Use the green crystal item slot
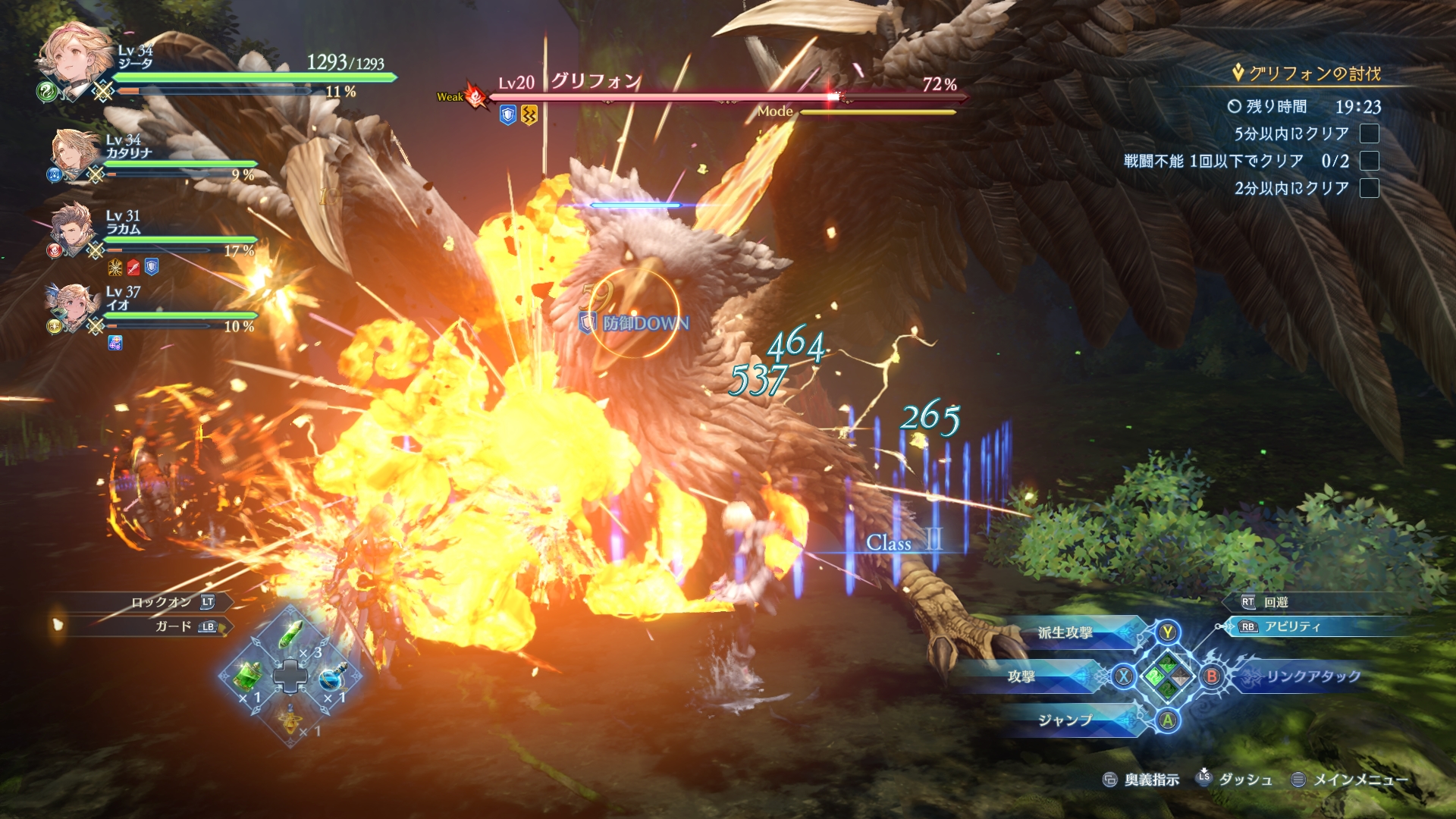Viewport: 1456px width, 819px height. pos(291,635)
